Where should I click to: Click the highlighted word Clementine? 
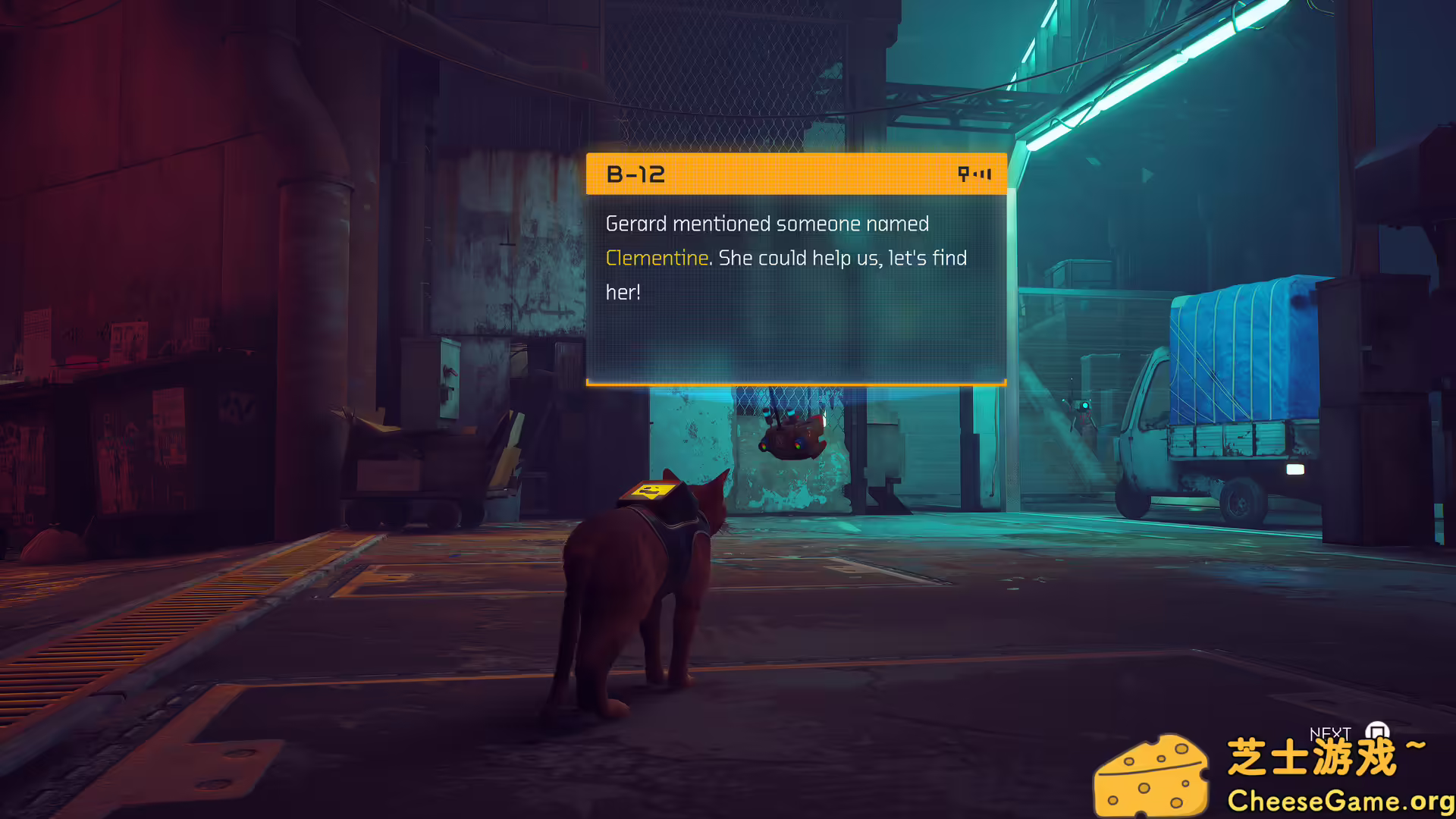click(657, 258)
